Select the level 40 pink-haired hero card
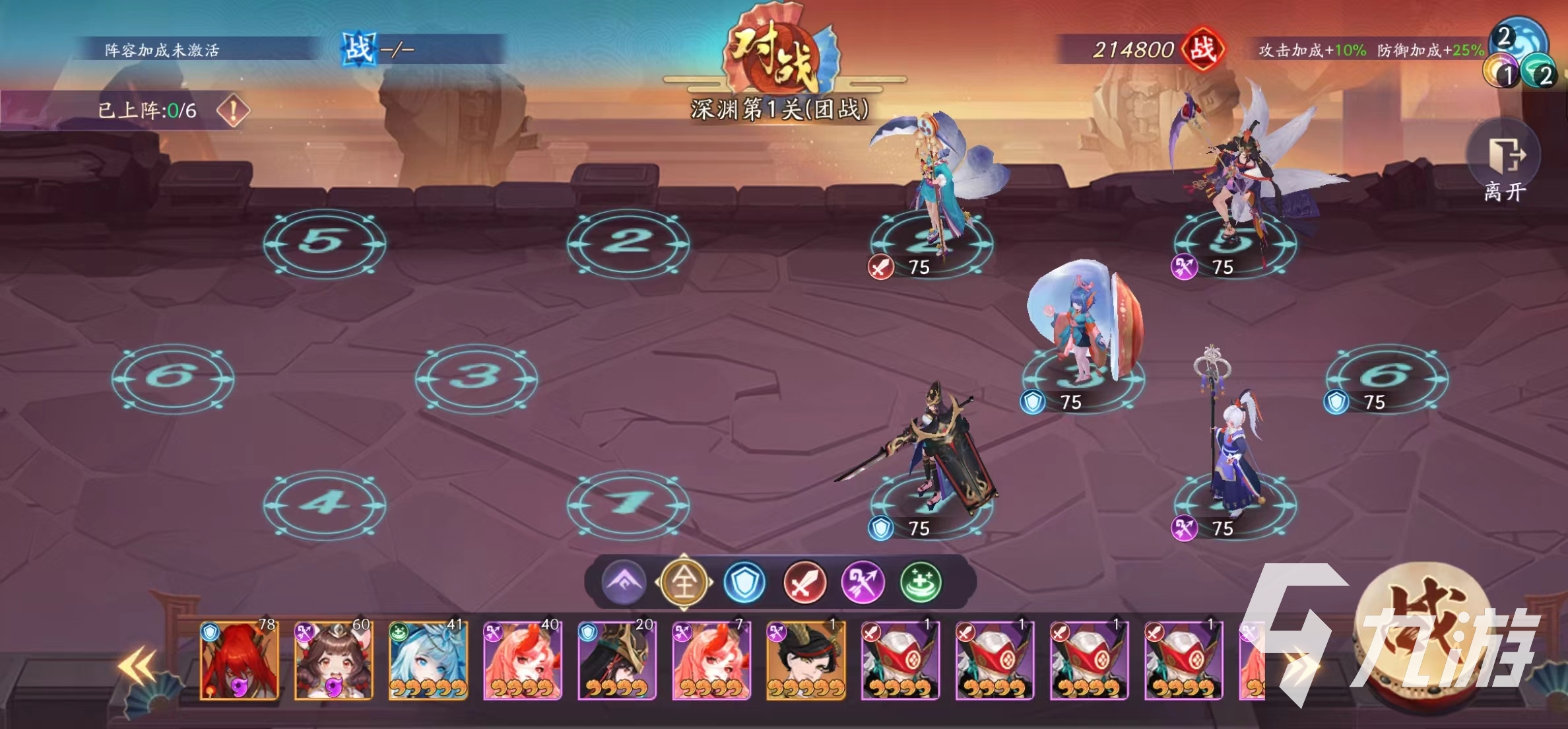The width and height of the screenshot is (1568, 729). pyautogui.click(x=523, y=660)
